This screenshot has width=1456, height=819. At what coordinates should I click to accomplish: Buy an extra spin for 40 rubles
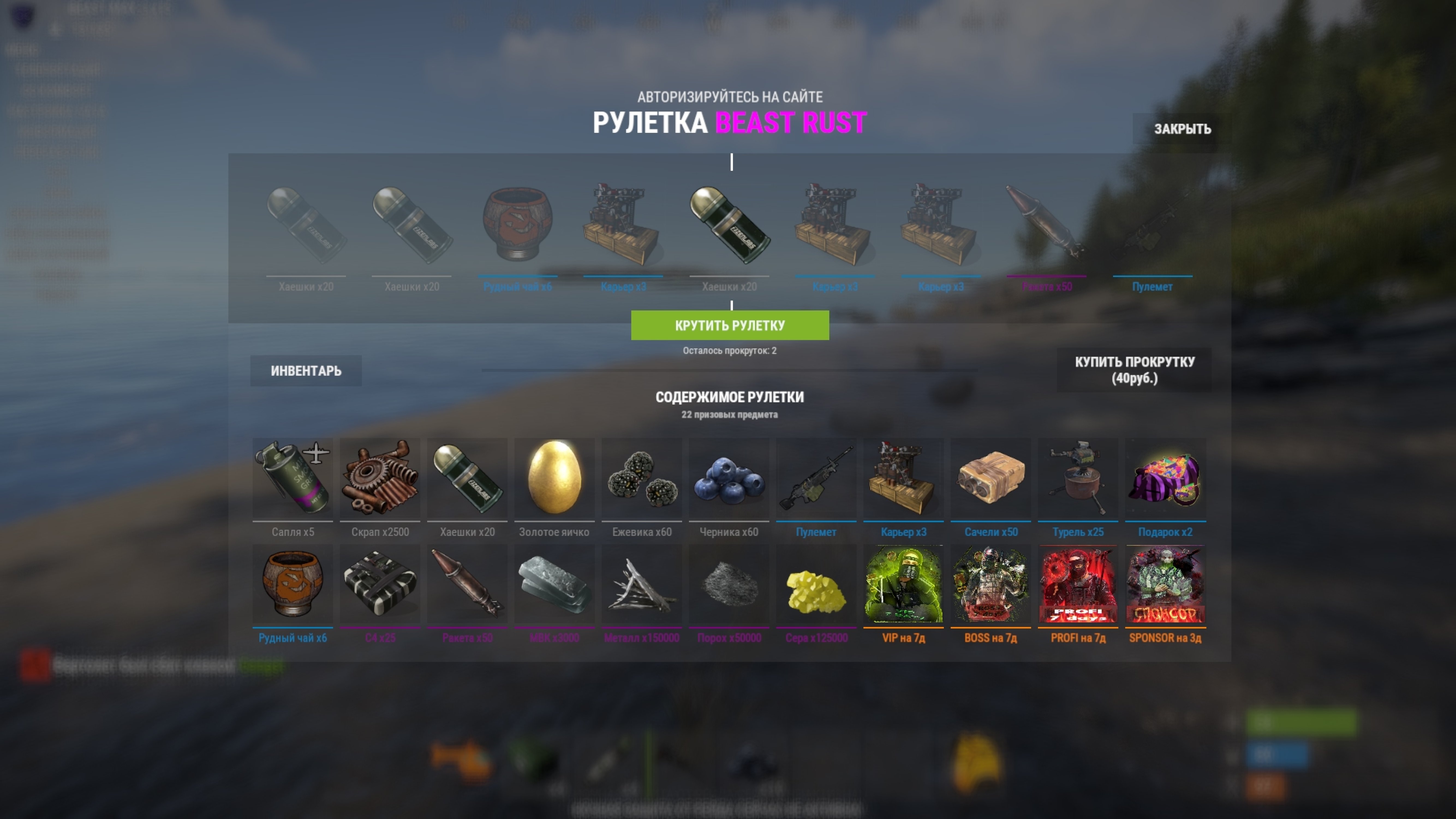(1134, 370)
